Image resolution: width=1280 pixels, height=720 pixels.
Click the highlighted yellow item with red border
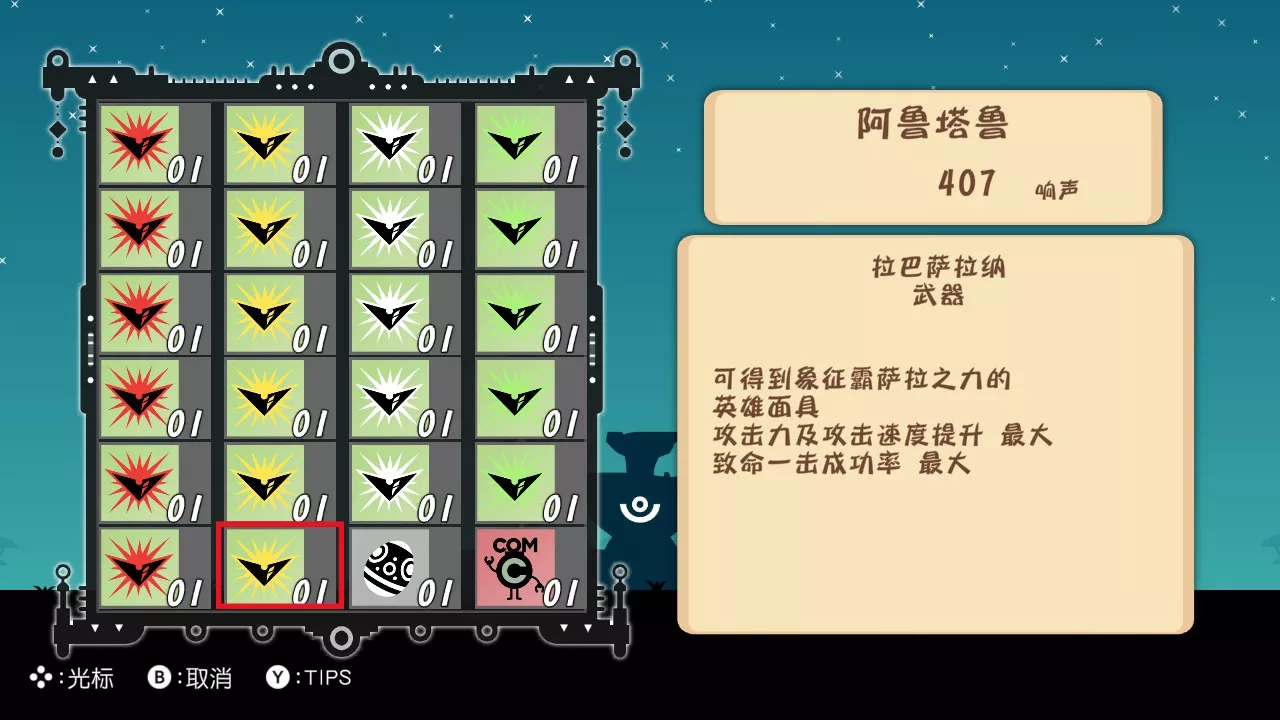pos(278,567)
